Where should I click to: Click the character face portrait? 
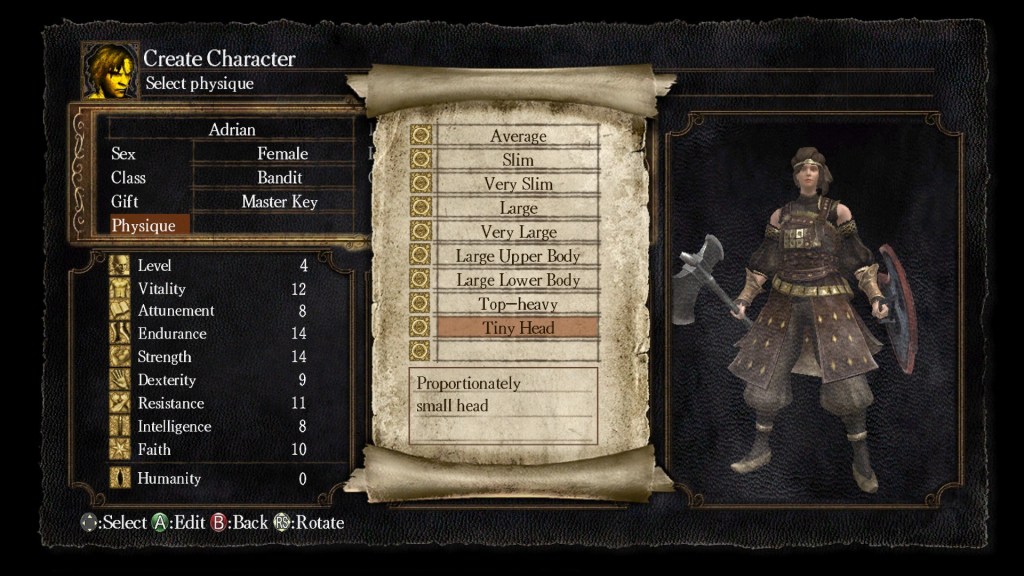(x=110, y=71)
